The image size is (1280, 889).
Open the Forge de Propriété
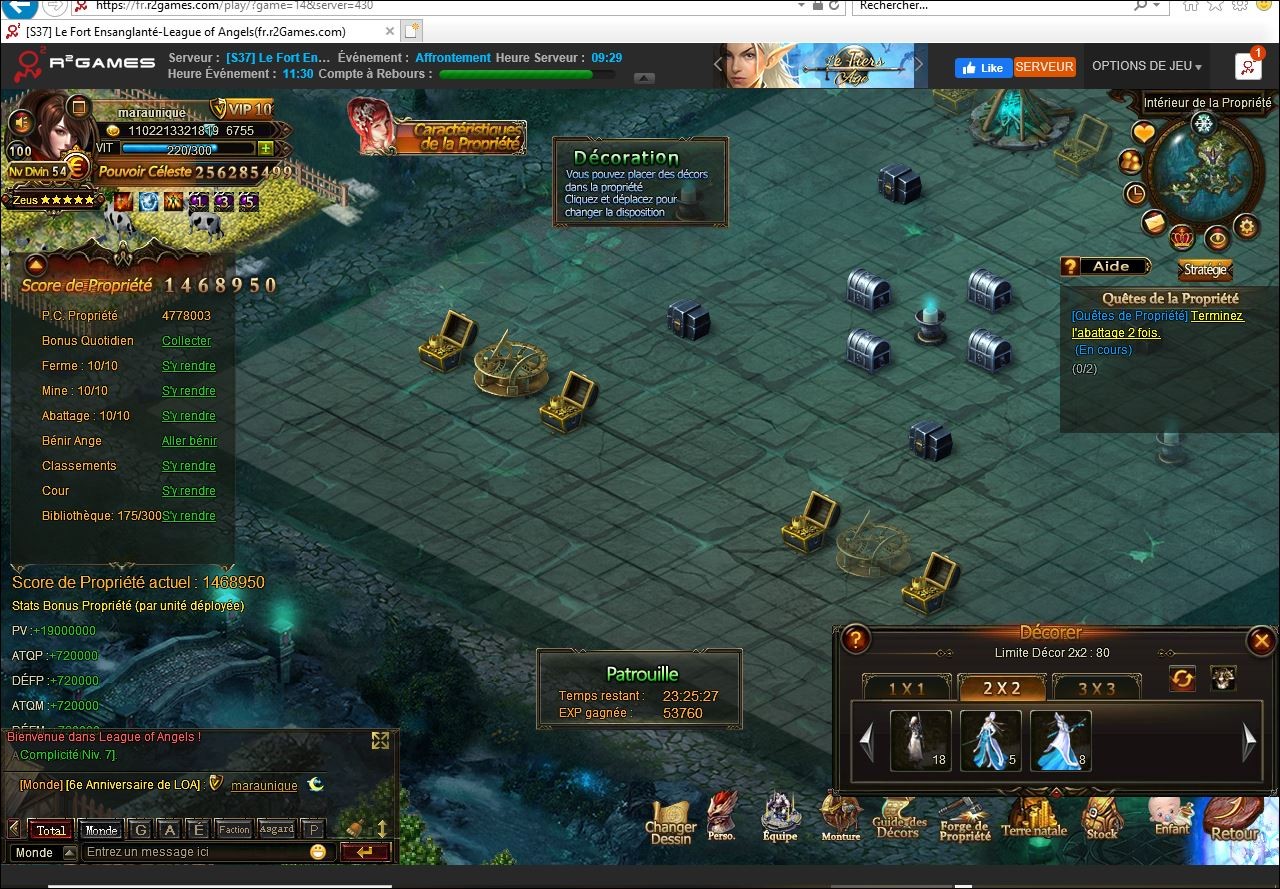964,825
